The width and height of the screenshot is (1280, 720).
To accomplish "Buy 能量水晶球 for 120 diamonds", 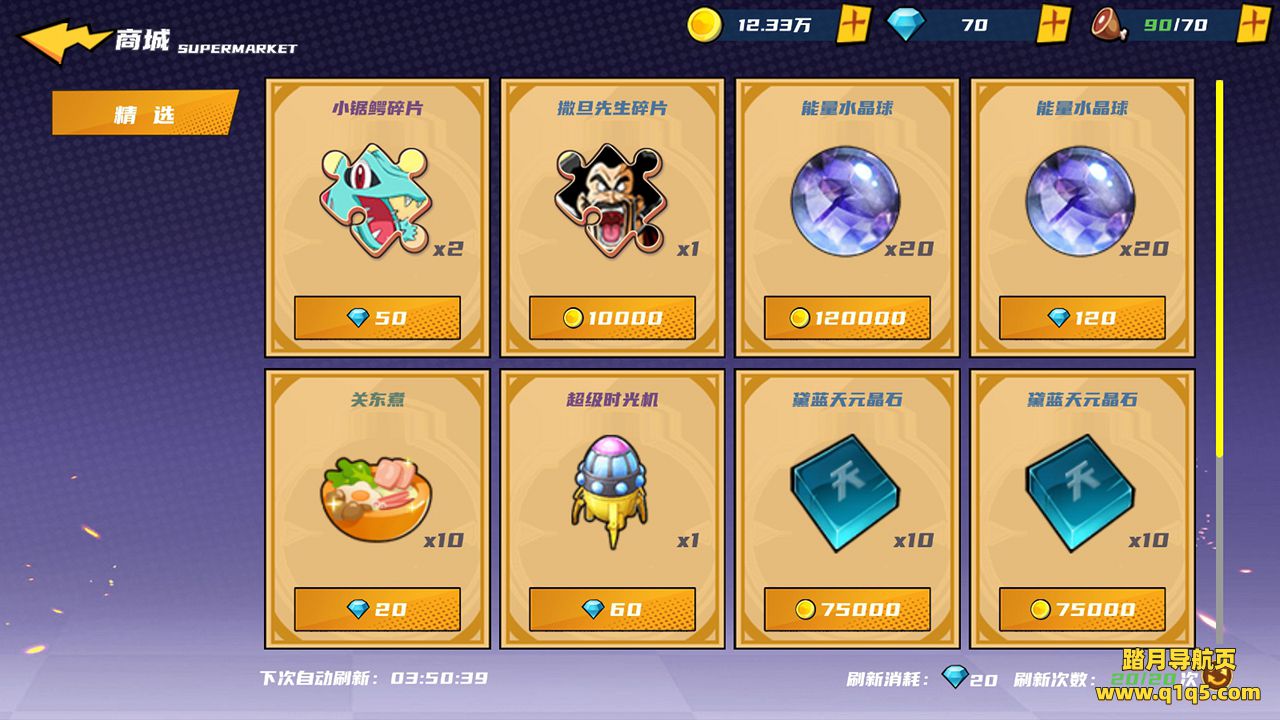I will pyautogui.click(x=1082, y=318).
